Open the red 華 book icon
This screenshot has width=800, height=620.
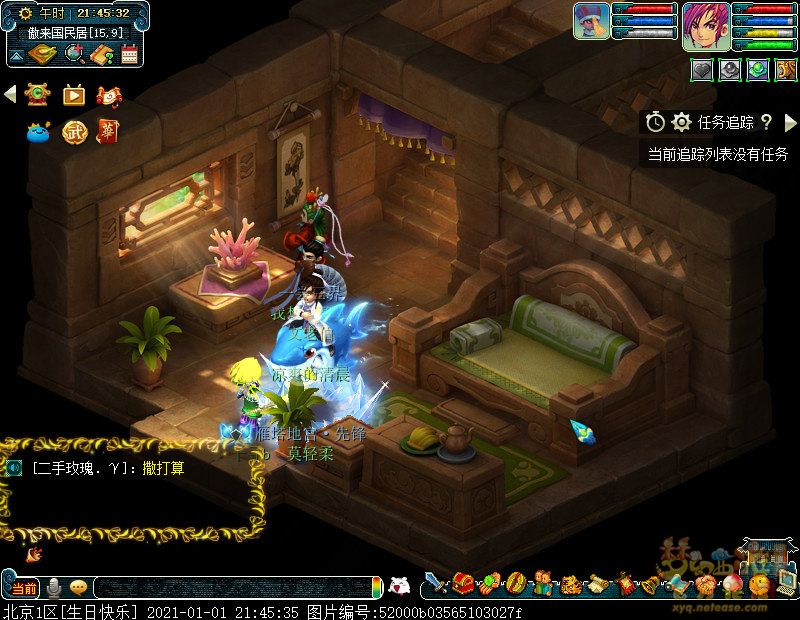tap(107, 131)
